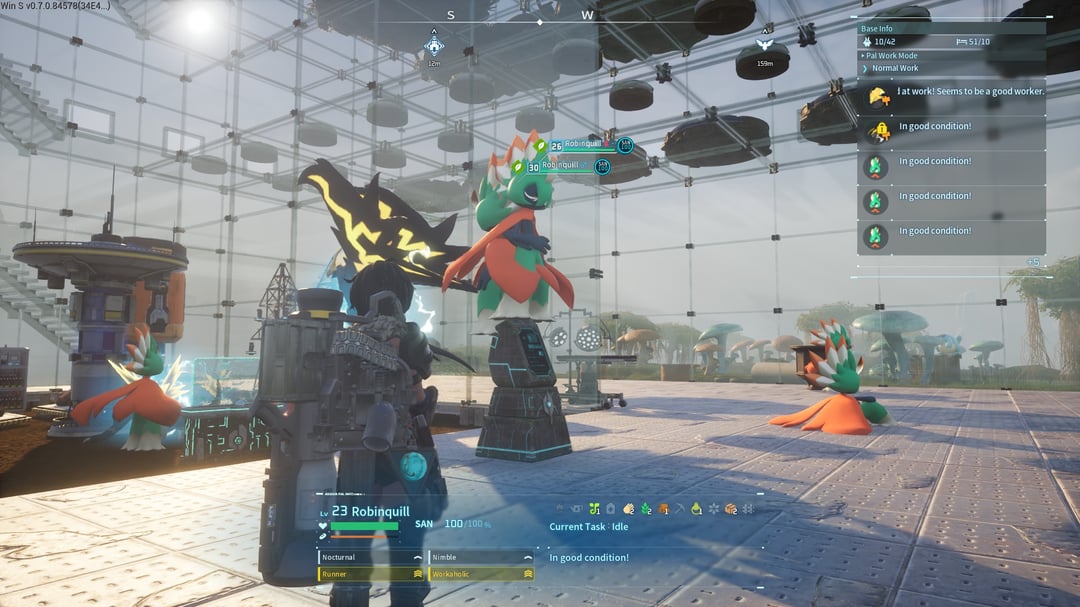Select the Lumbering work suitability icon
Image resolution: width=1080 pixels, height=607 pixels.
[x=662, y=509]
